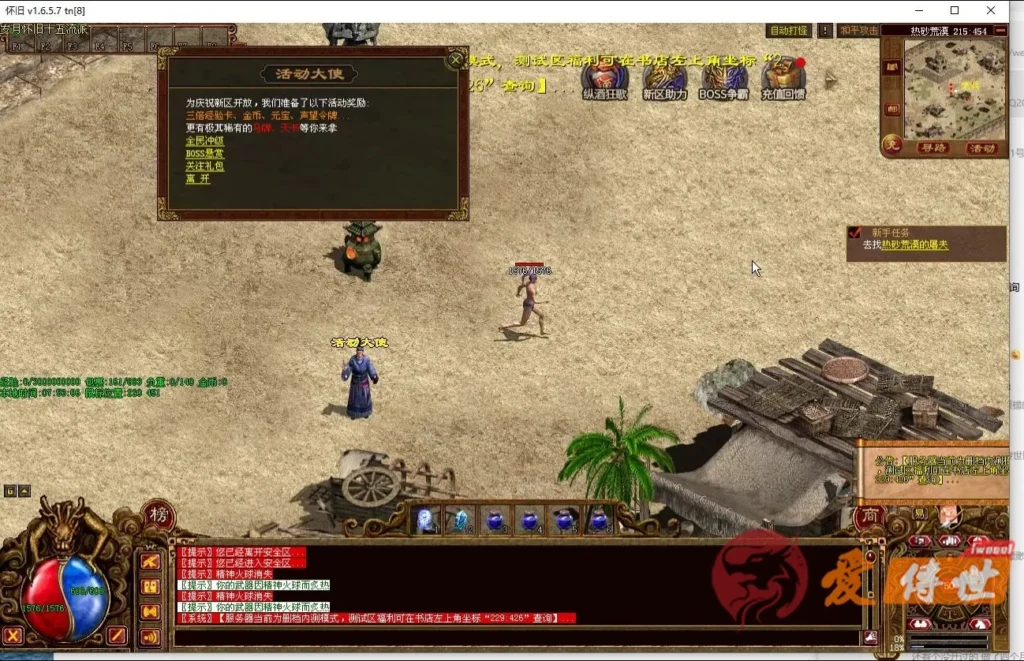Click the minimap of 热砂荒漠
Screen dimensions: 1024x661
coord(953,92)
